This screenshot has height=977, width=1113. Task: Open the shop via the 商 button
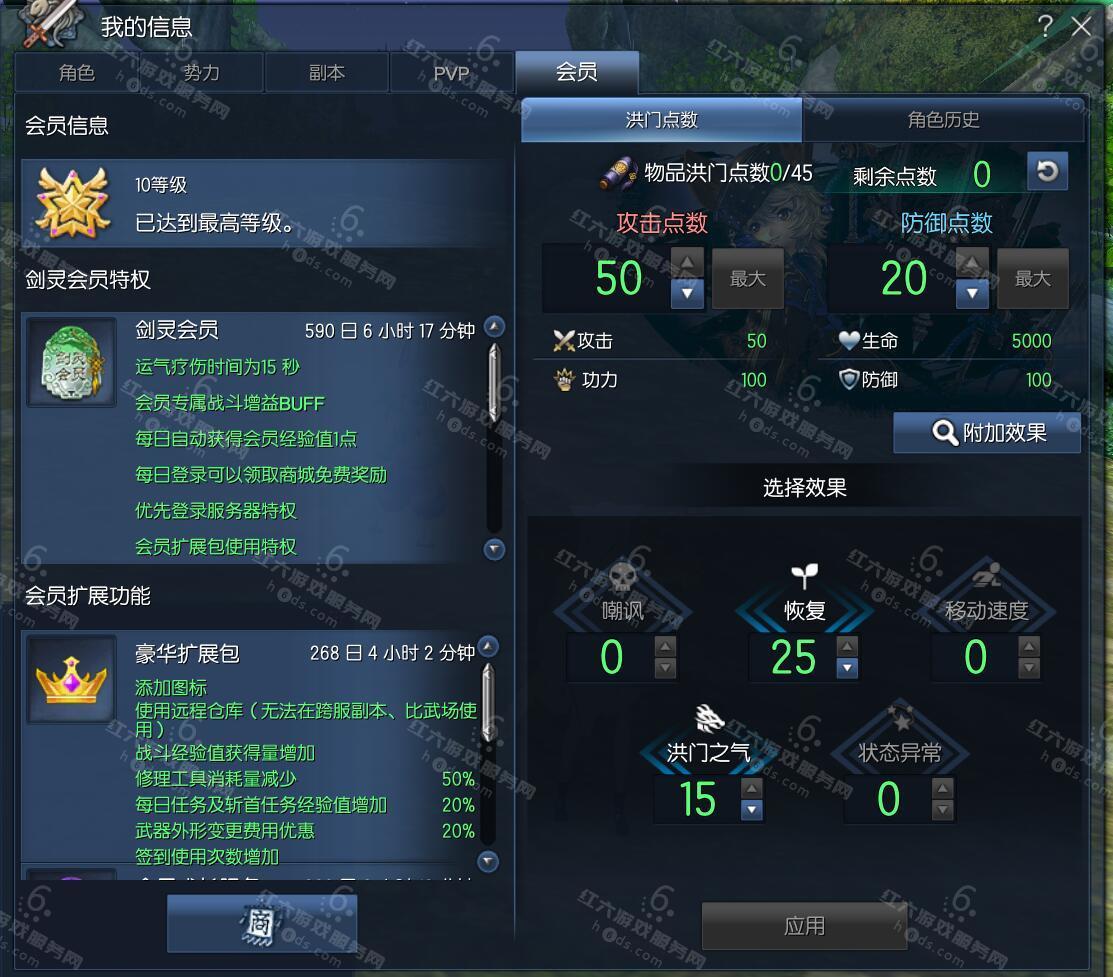tap(262, 923)
